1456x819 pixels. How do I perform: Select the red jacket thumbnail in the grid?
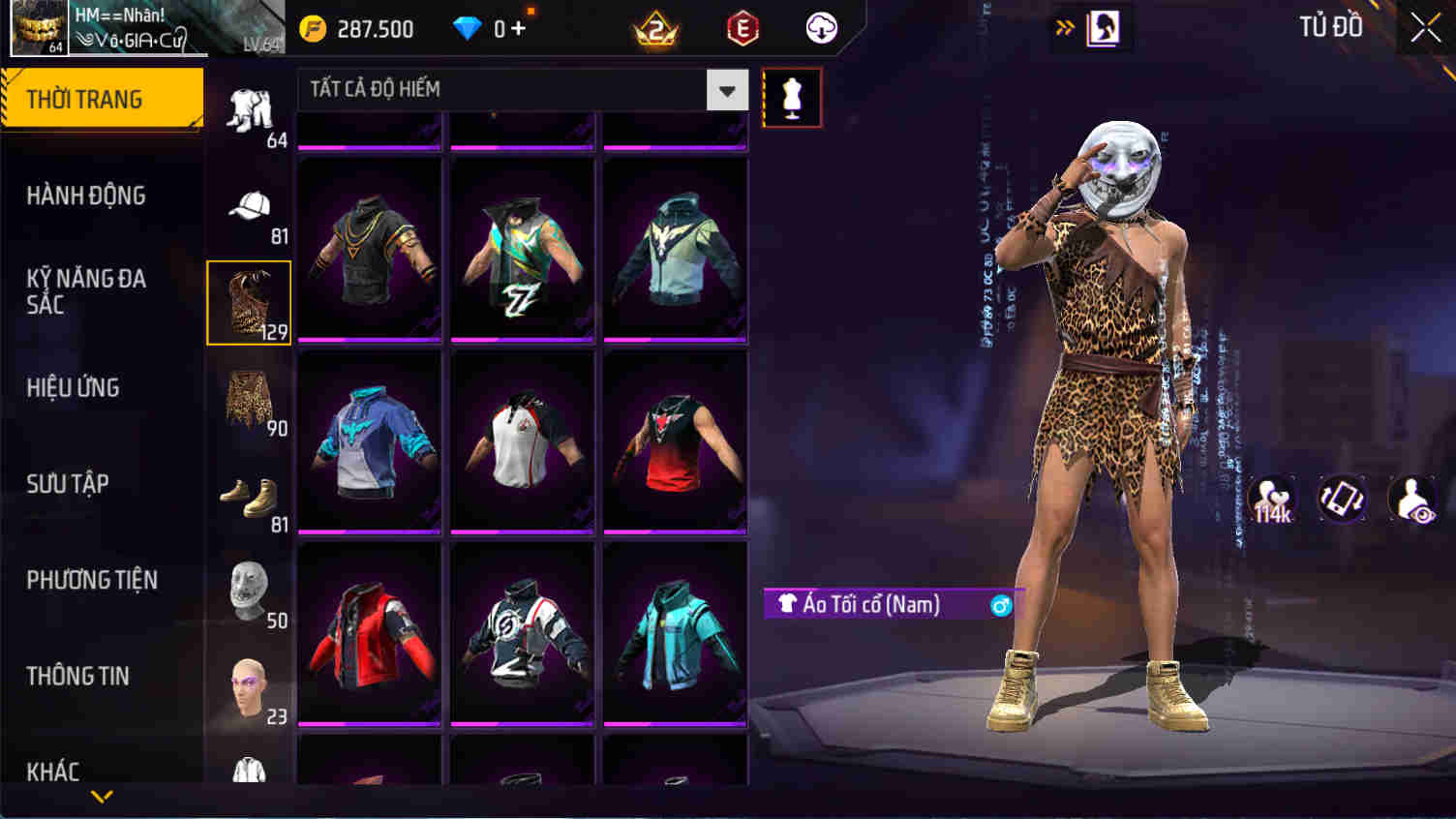[369, 634]
